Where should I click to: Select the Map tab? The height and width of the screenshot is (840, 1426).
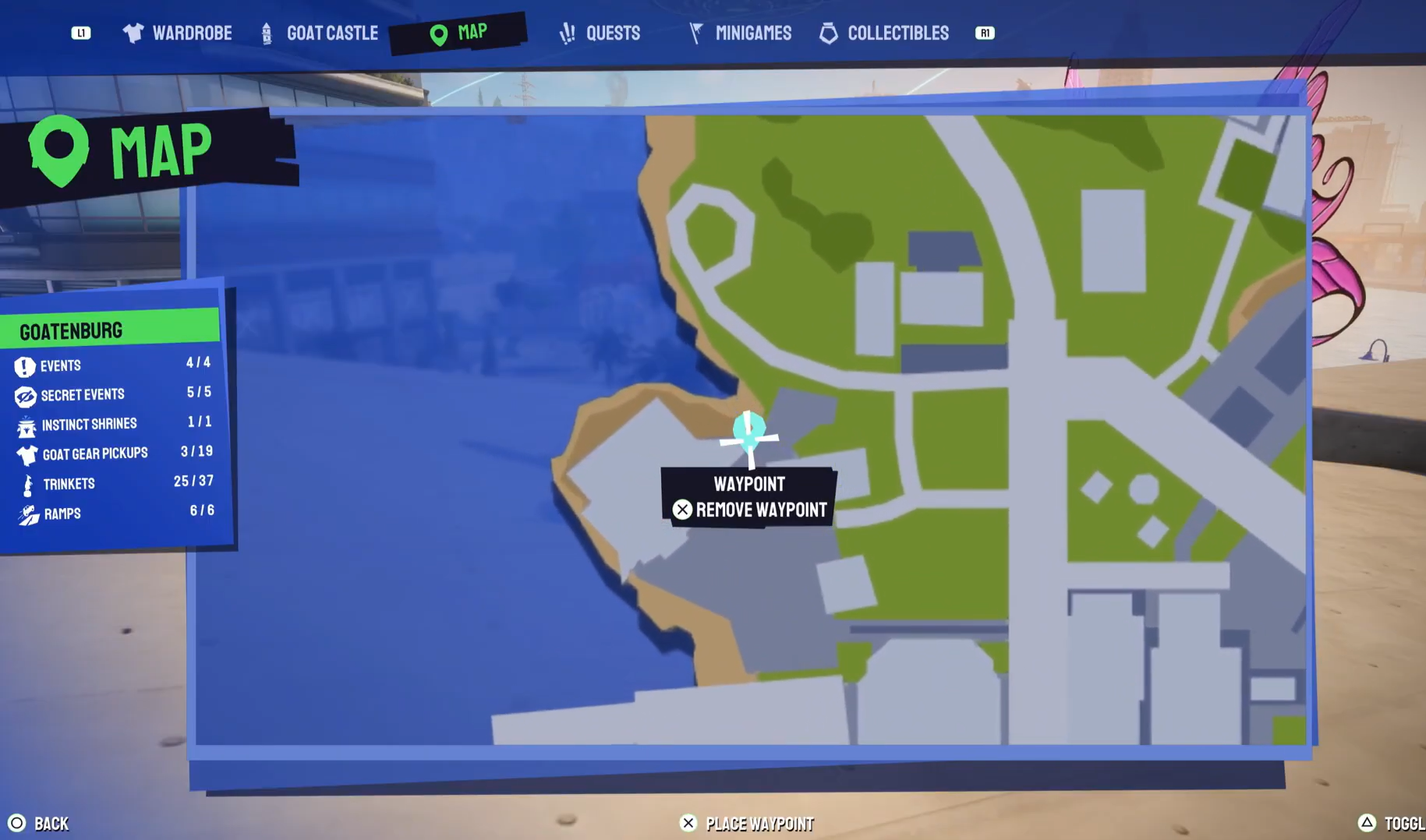(x=461, y=32)
